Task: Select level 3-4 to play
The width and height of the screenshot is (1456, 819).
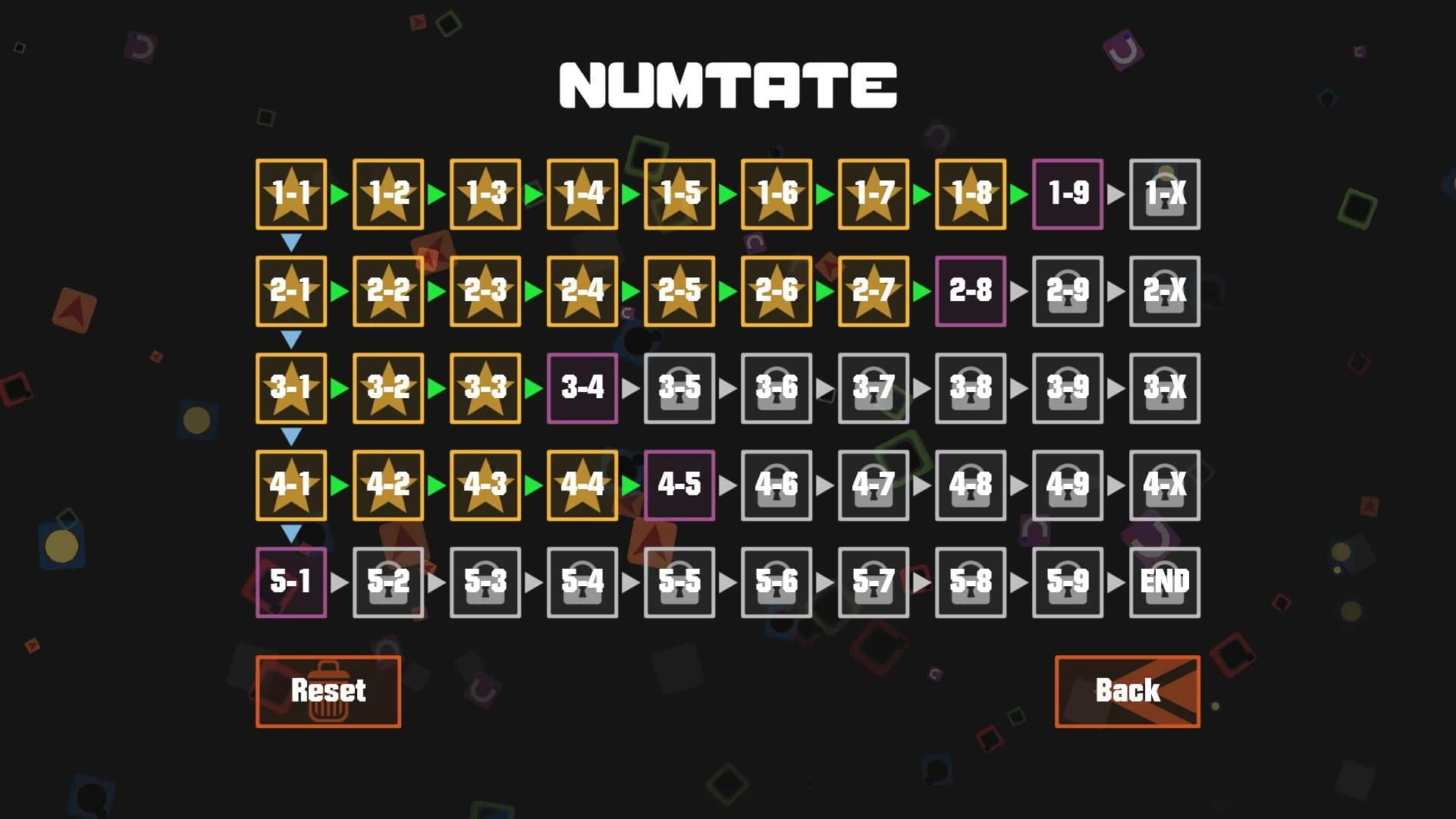Action: [x=582, y=388]
